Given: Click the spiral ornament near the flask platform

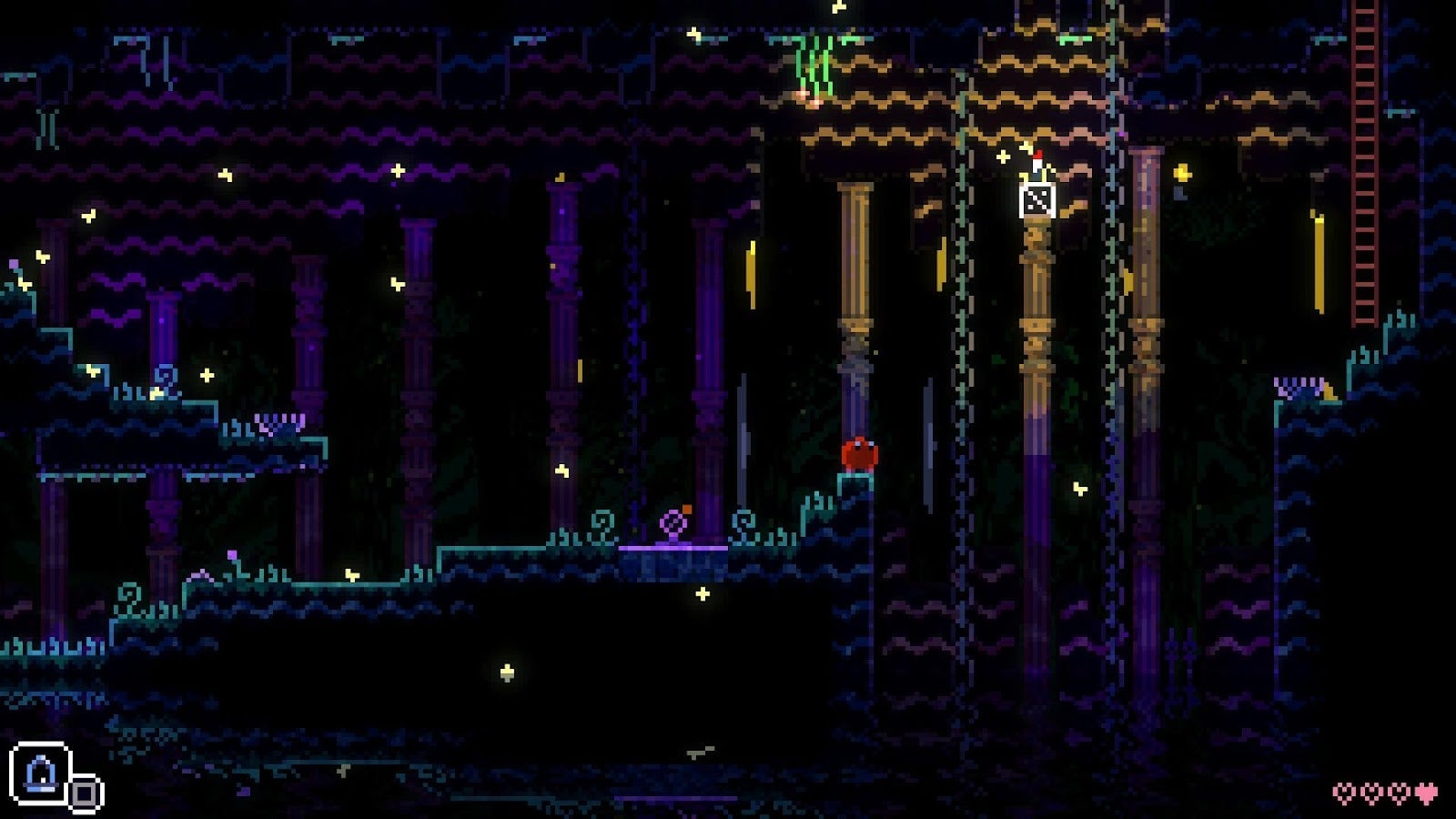Looking at the screenshot, I should click(602, 526).
